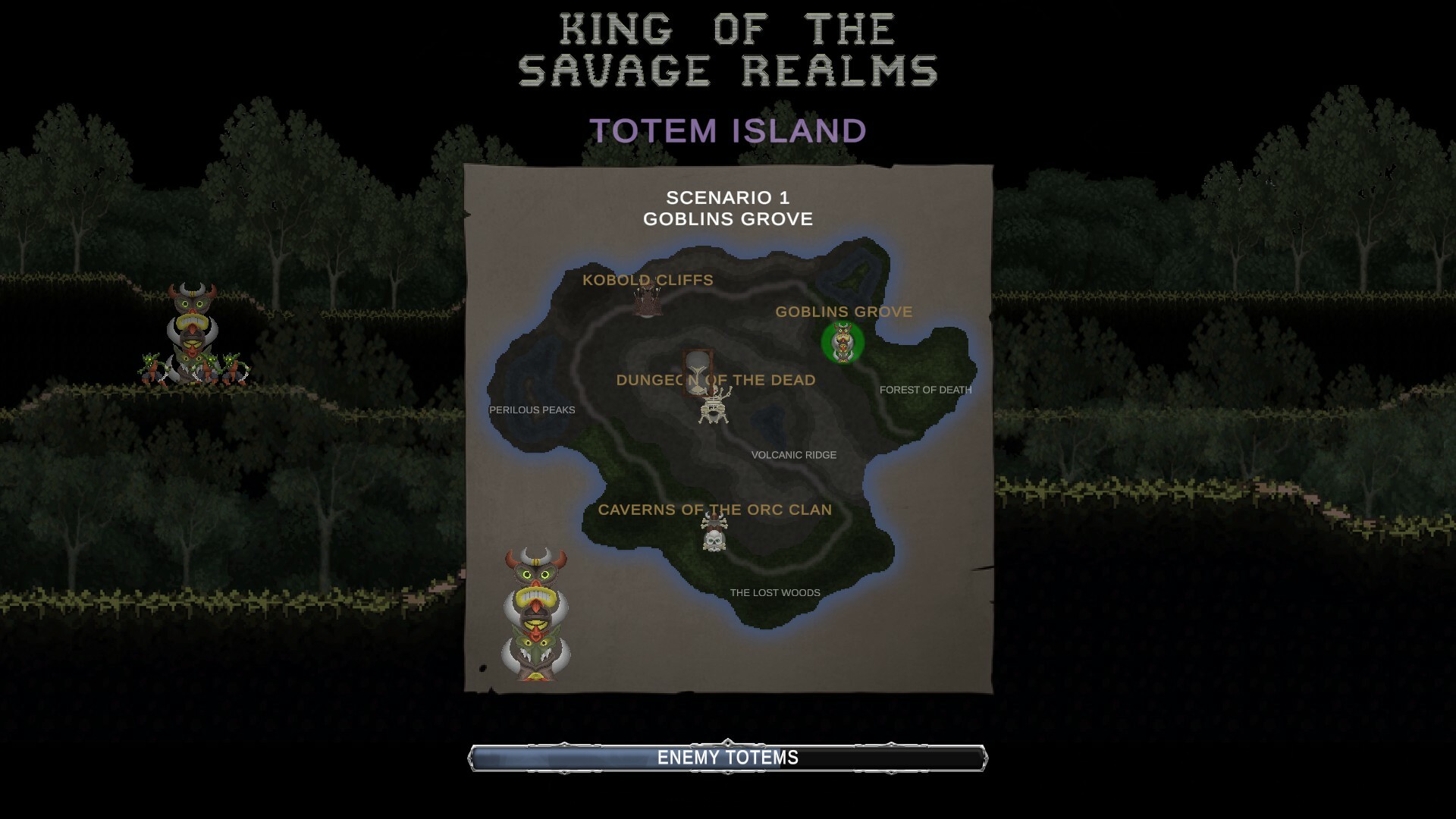Select the VOLCANIC RIDGE text on the map
The height and width of the screenshot is (819, 1456).
click(793, 455)
